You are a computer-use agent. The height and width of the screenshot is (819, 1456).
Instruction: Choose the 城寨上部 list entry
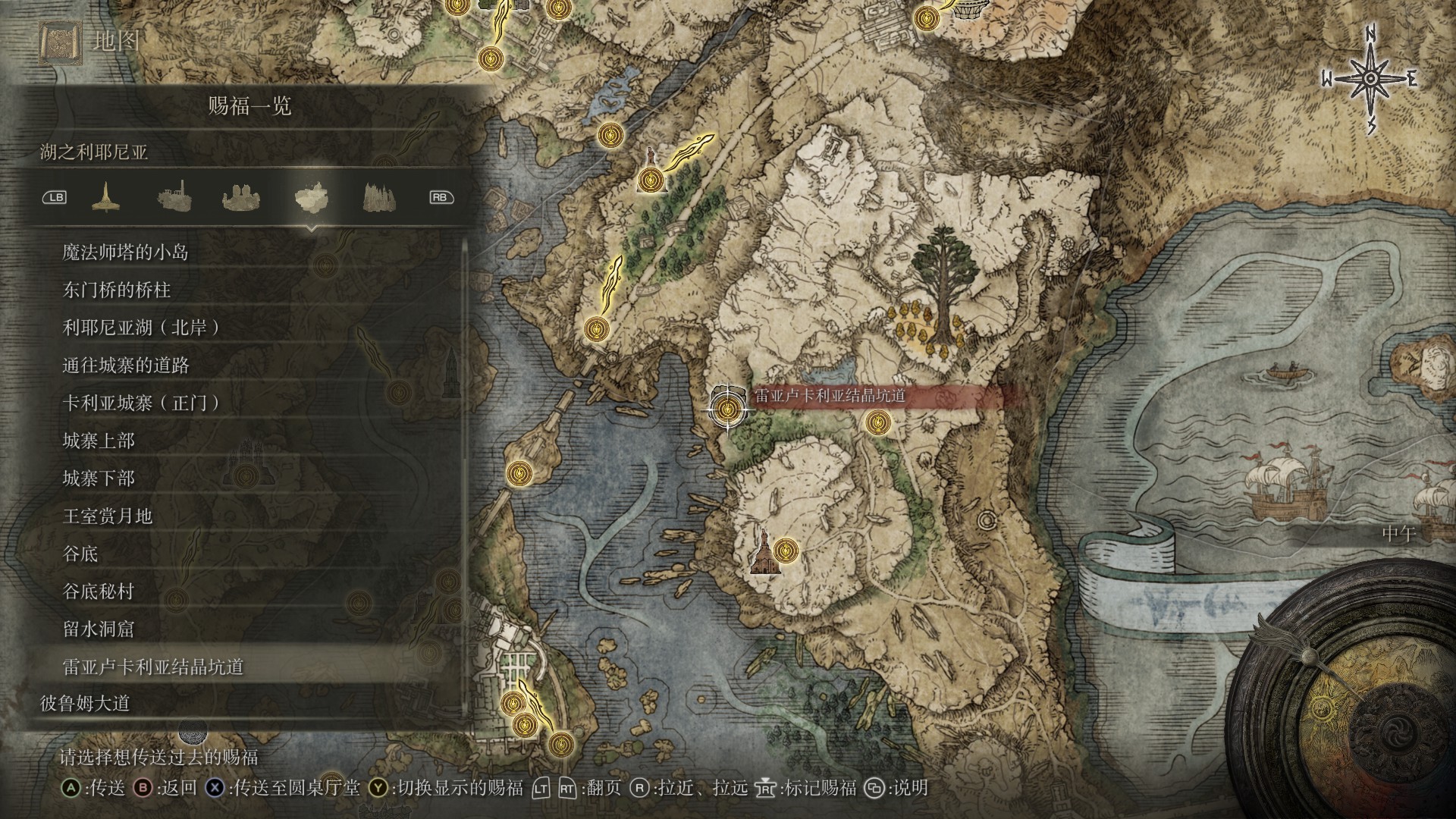(x=98, y=441)
